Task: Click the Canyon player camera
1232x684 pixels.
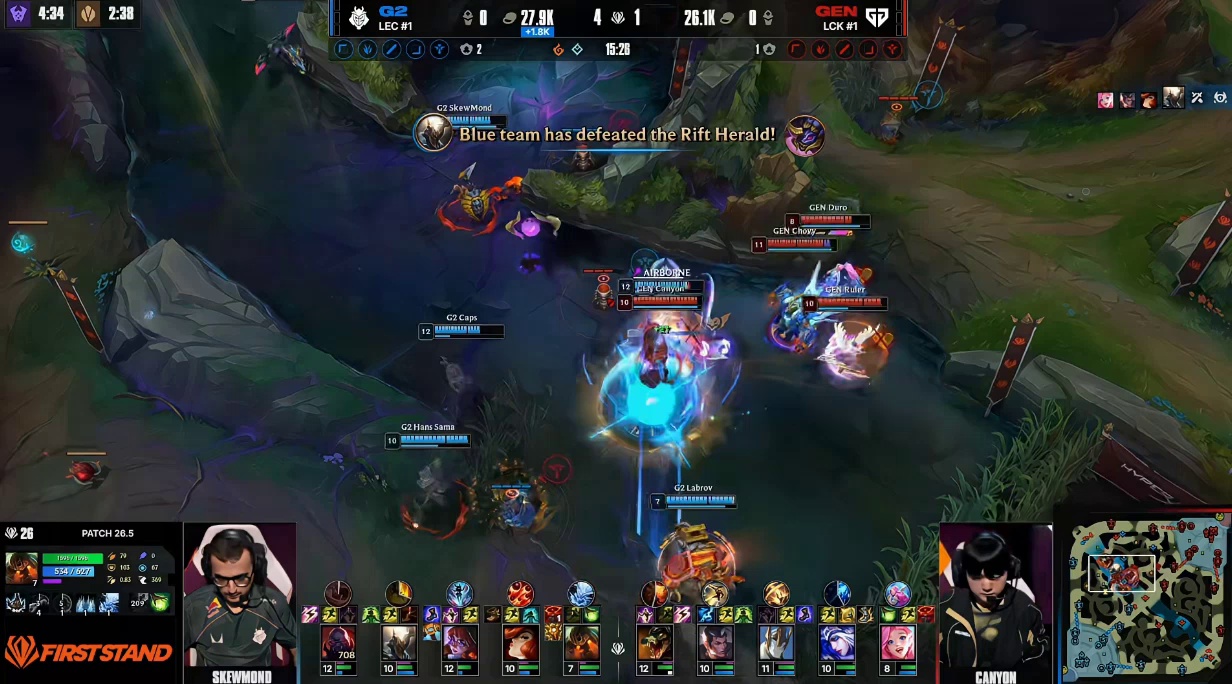Action: (995, 595)
